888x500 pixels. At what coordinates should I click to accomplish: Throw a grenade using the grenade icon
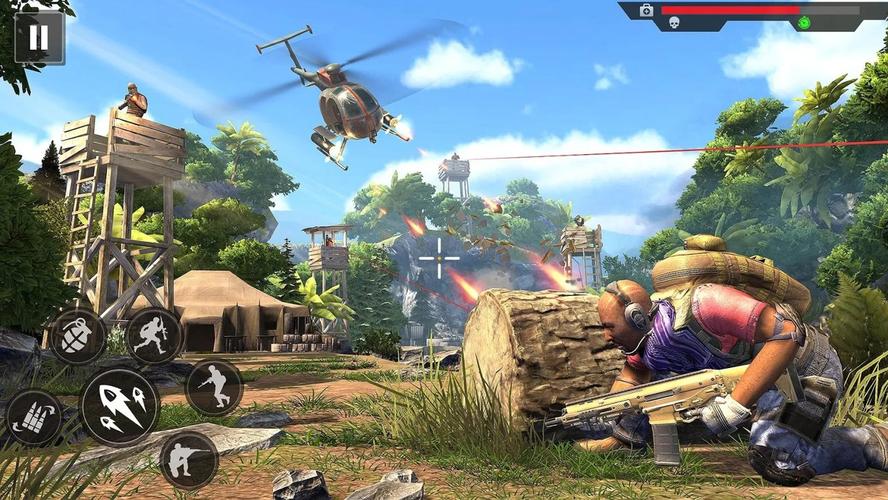click(x=77, y=337)
